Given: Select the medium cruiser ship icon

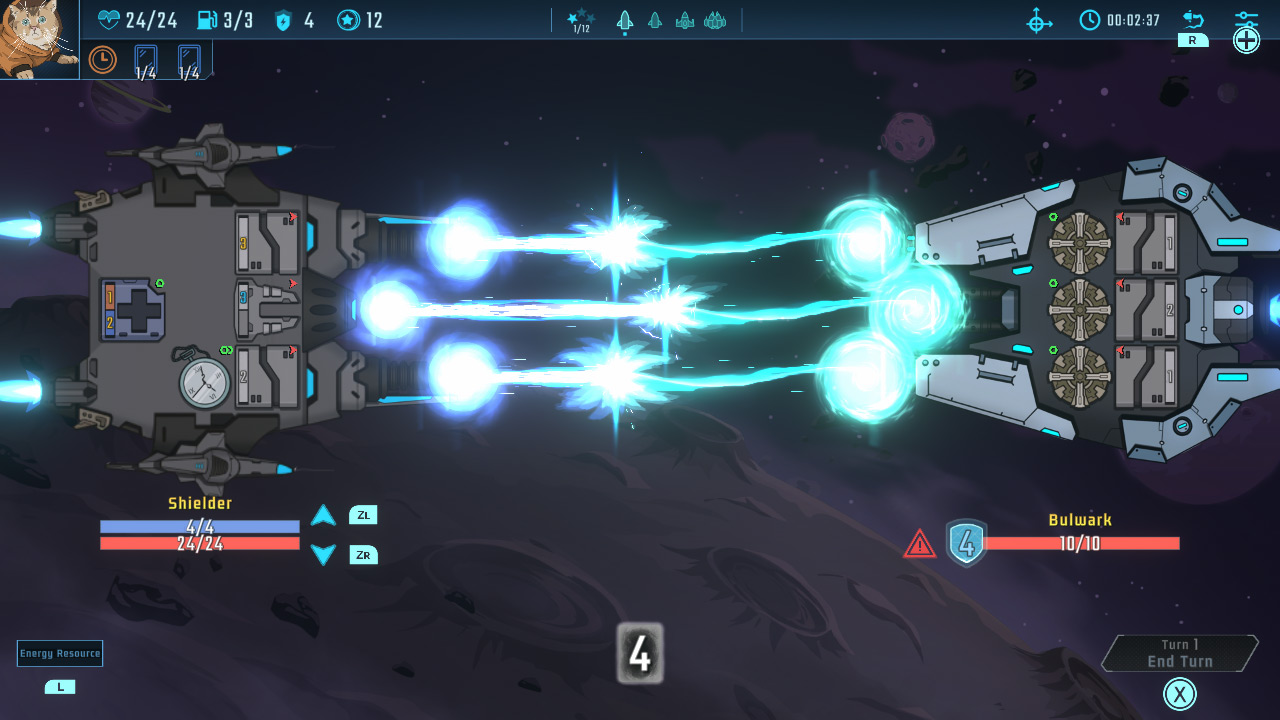Looking at the screenshot, I should 685,20.
